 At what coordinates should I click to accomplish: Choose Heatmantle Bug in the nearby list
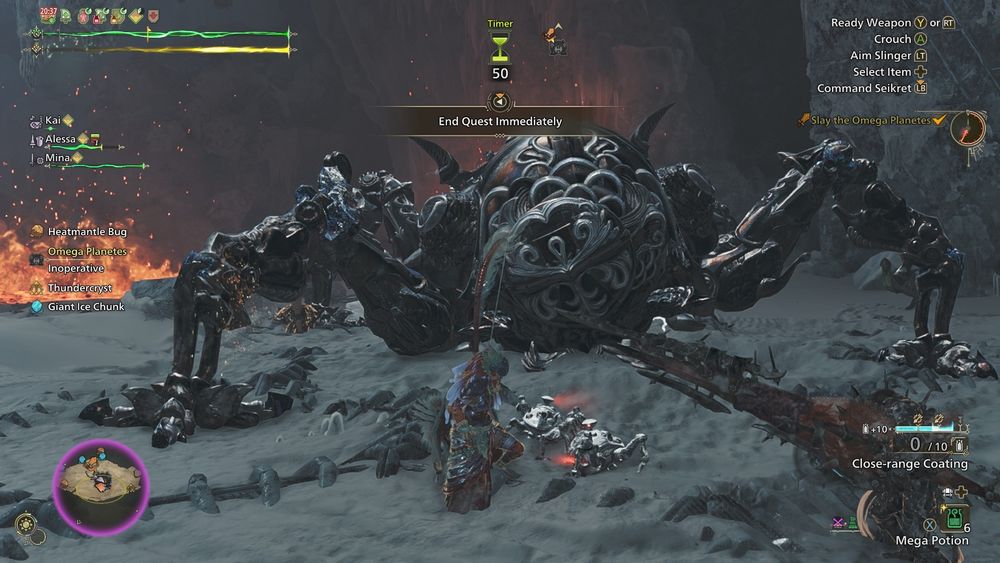pyautogui.click(x=87, y=231)
